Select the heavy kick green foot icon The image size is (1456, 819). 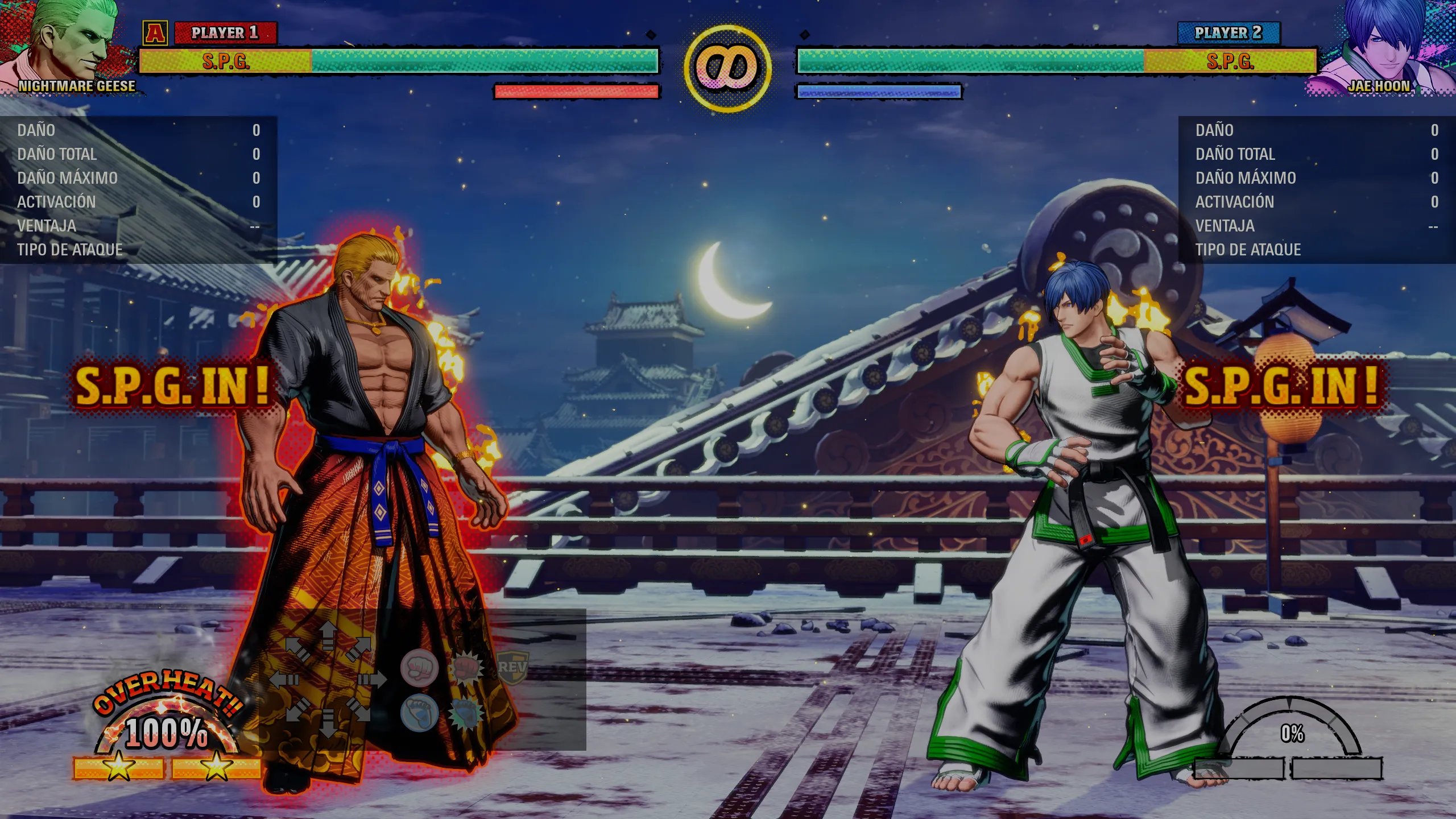[466, 713]
